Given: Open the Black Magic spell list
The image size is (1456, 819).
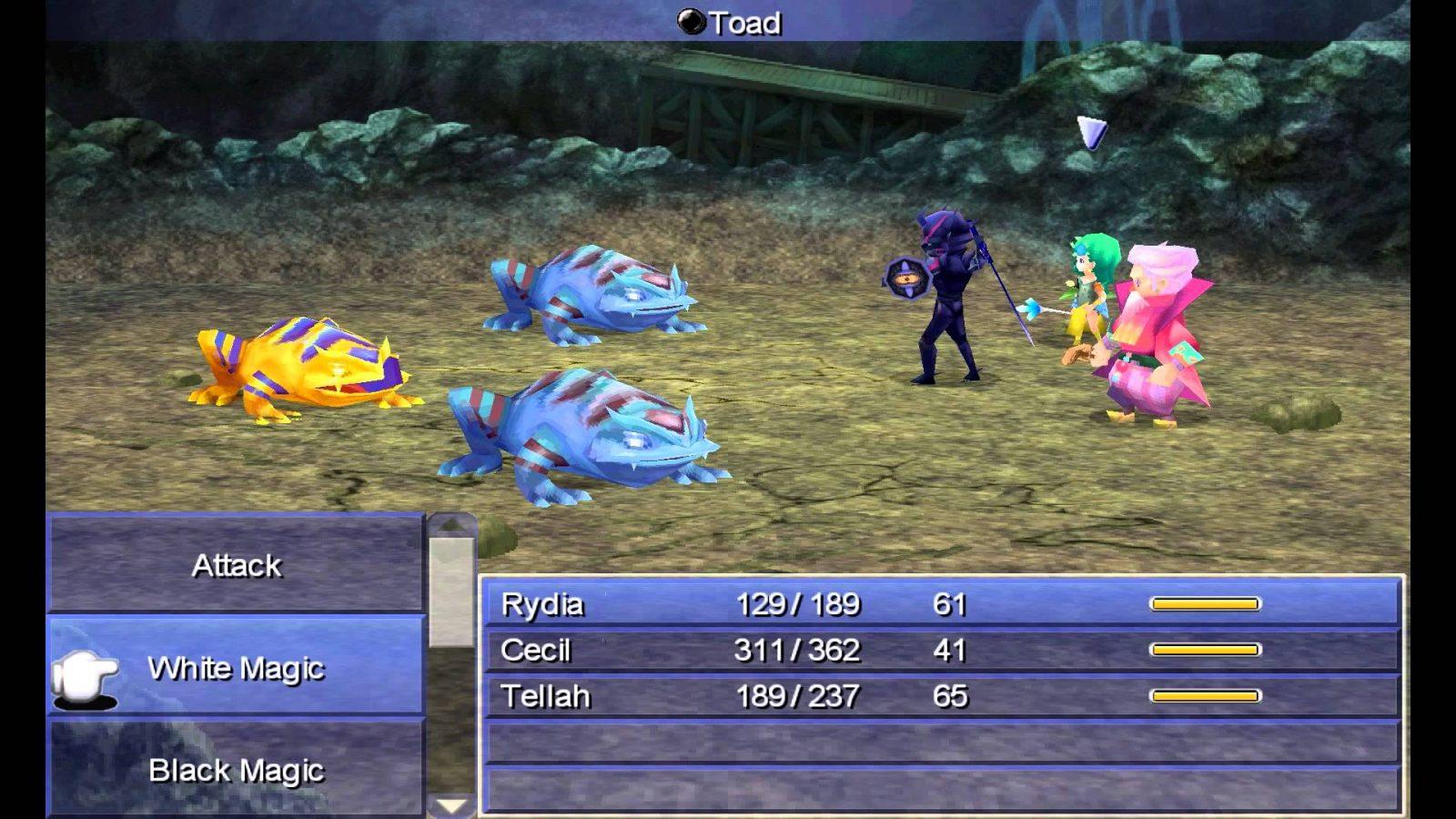Looking at the screenshot, I should pos(236,770).
